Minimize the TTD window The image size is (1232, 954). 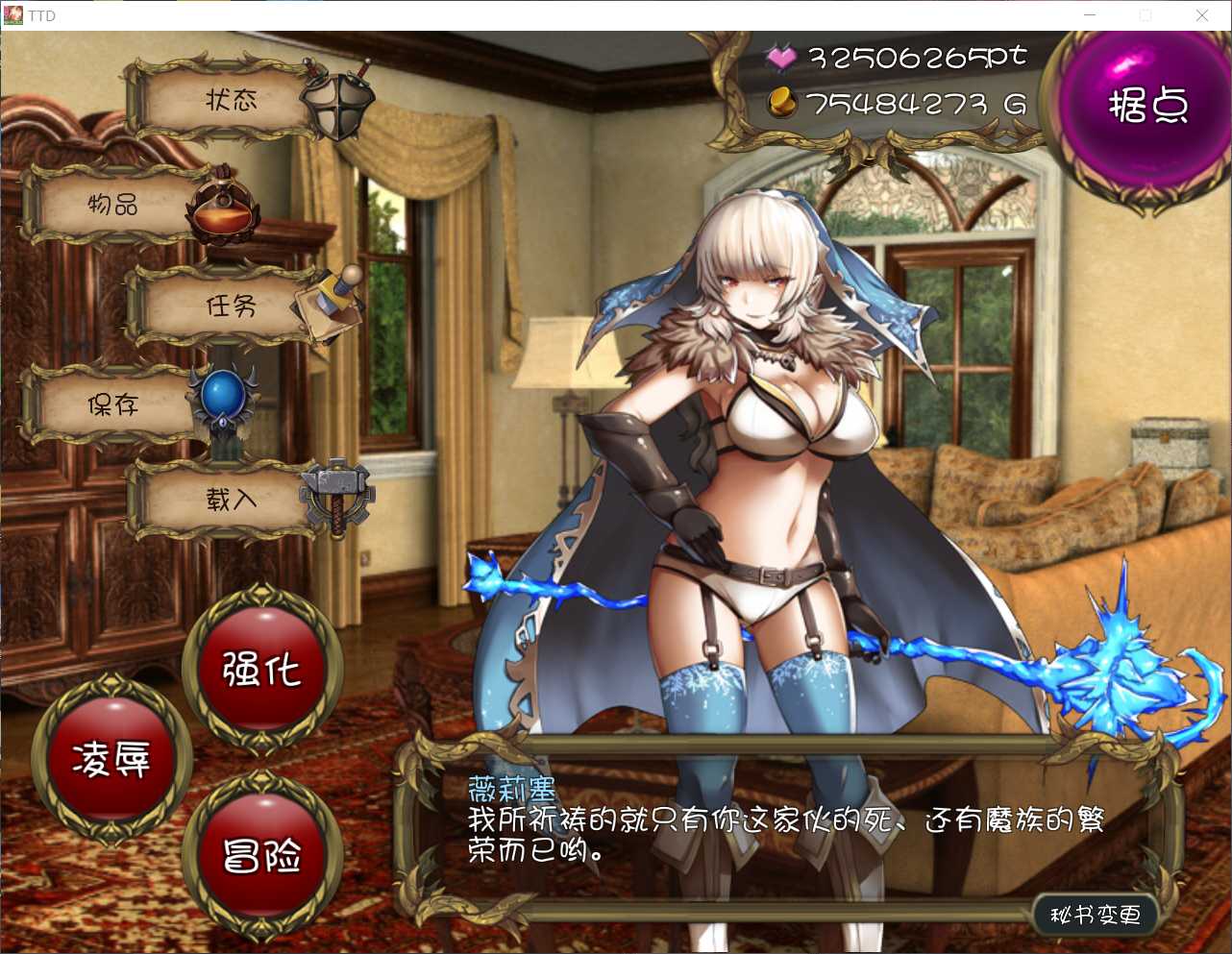[x=1090, y=15]
